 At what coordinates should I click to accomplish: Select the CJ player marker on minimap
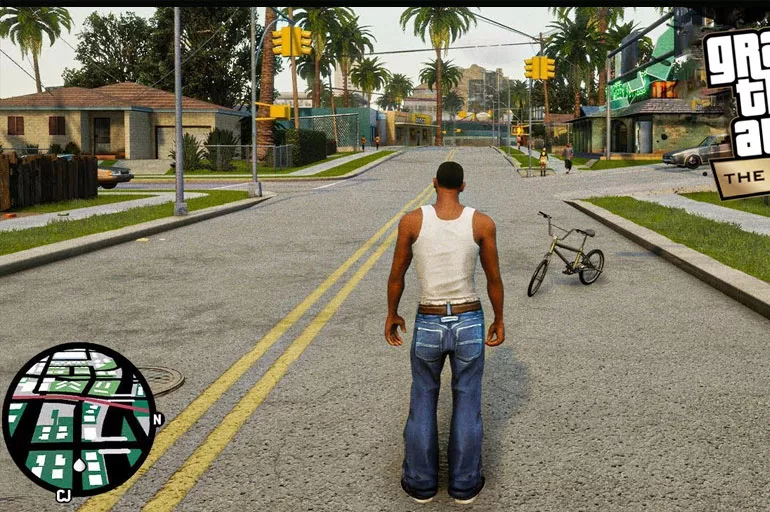pos(65,496)
